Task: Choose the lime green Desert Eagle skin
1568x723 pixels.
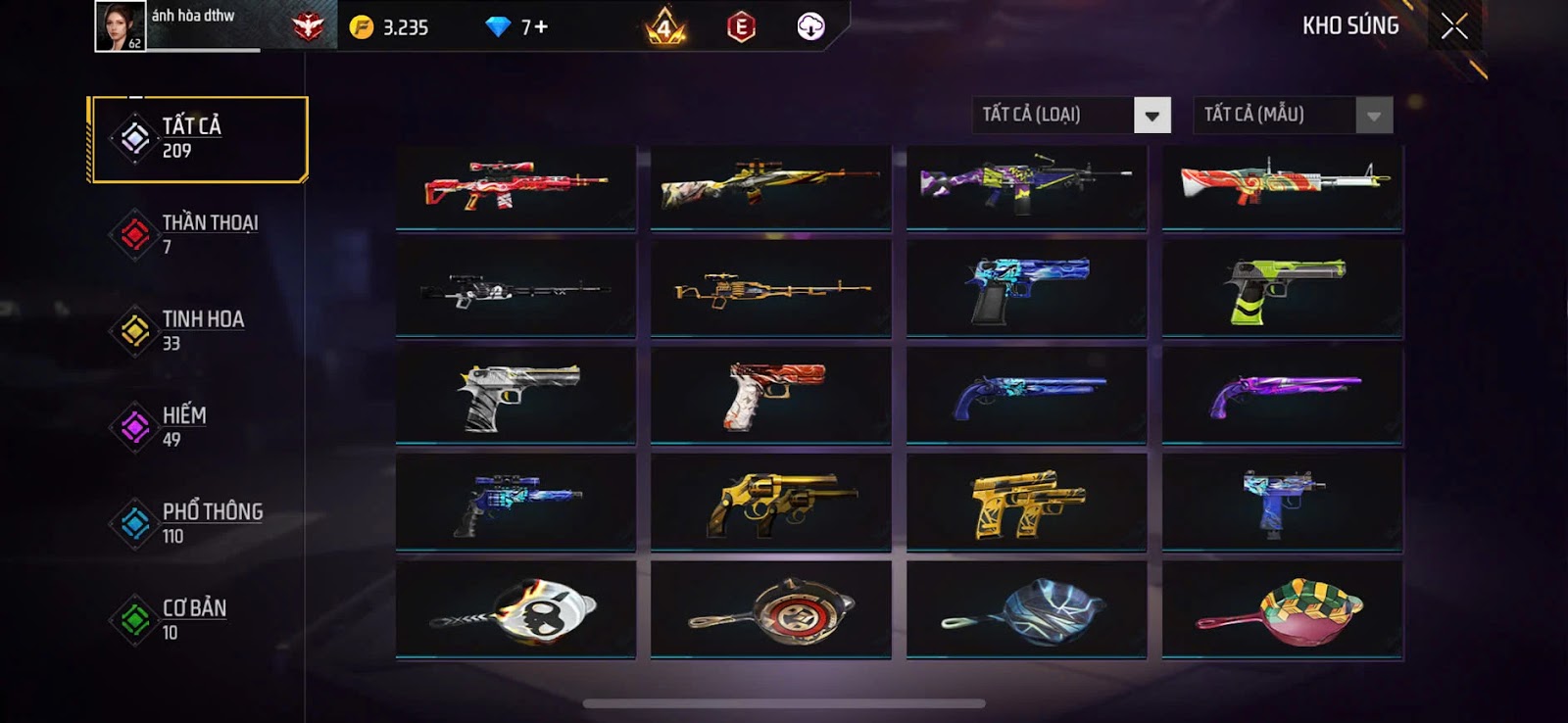Action: 1282,289
